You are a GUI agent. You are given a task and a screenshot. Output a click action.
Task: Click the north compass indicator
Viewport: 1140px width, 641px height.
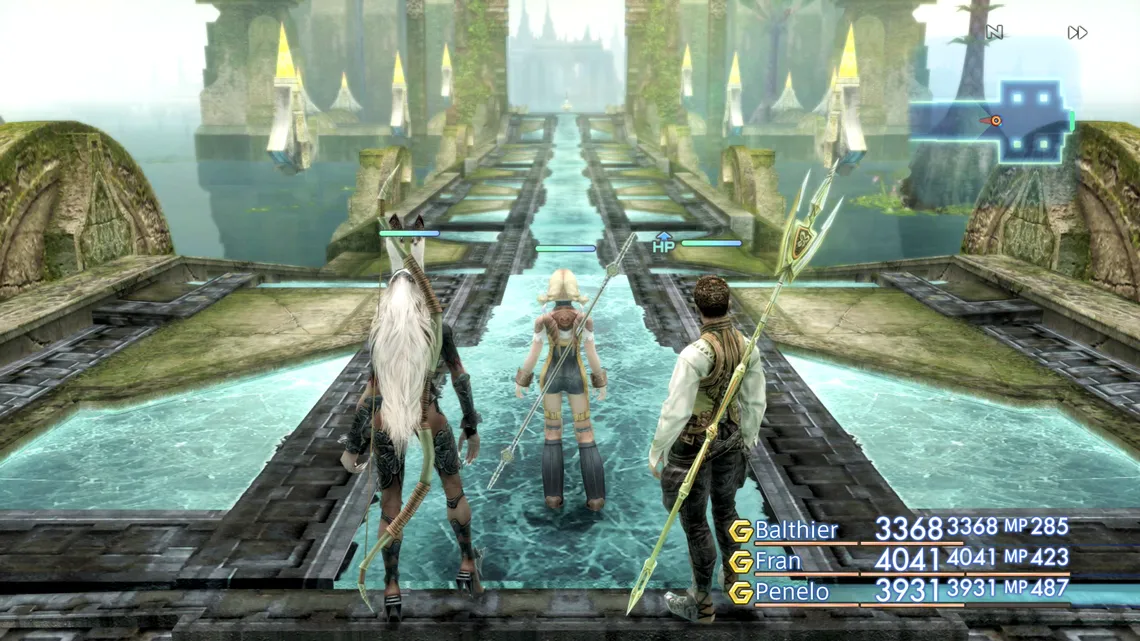point(994,33)
